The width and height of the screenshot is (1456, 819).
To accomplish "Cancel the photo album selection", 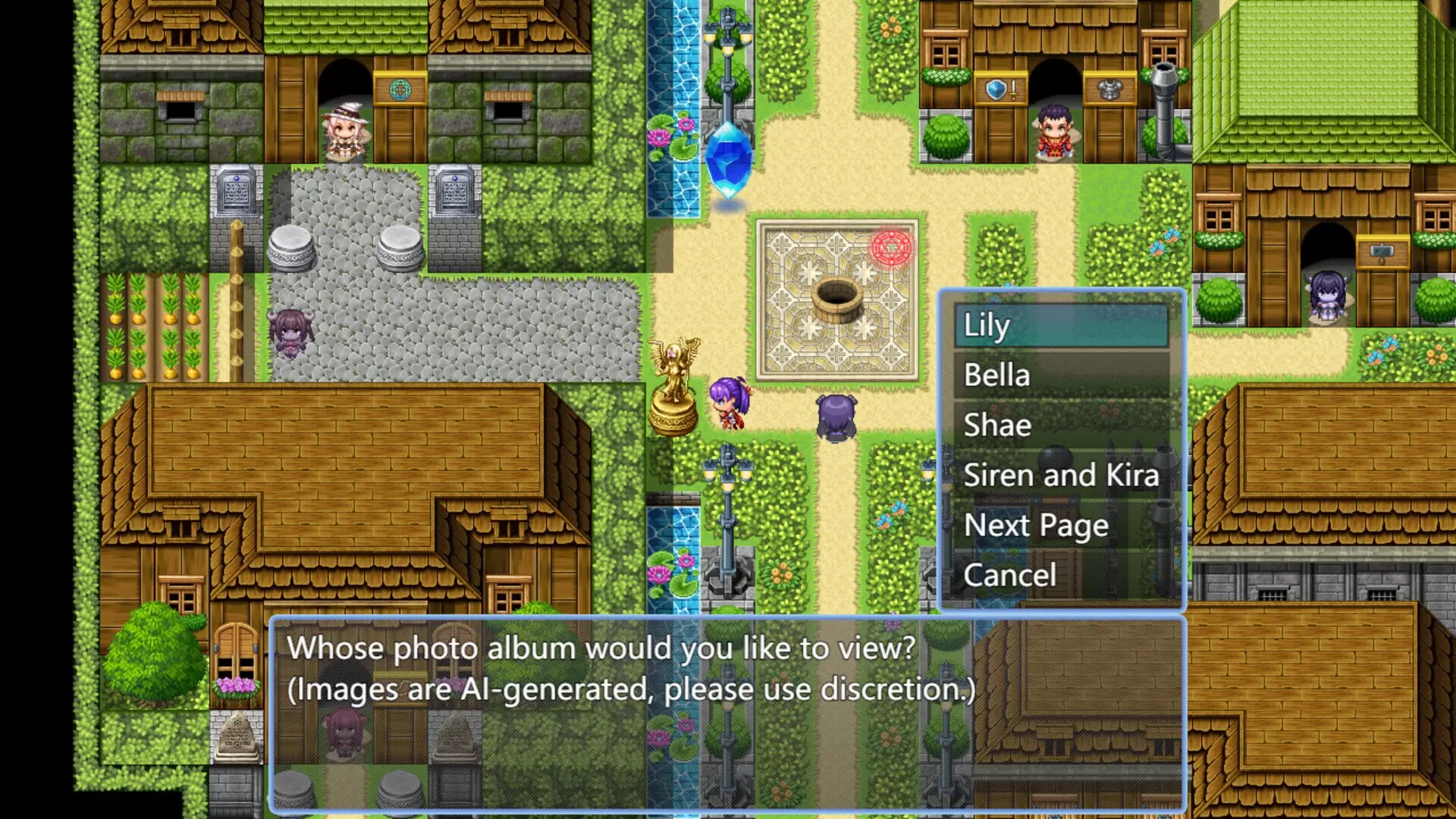I will pos(1062,576).
